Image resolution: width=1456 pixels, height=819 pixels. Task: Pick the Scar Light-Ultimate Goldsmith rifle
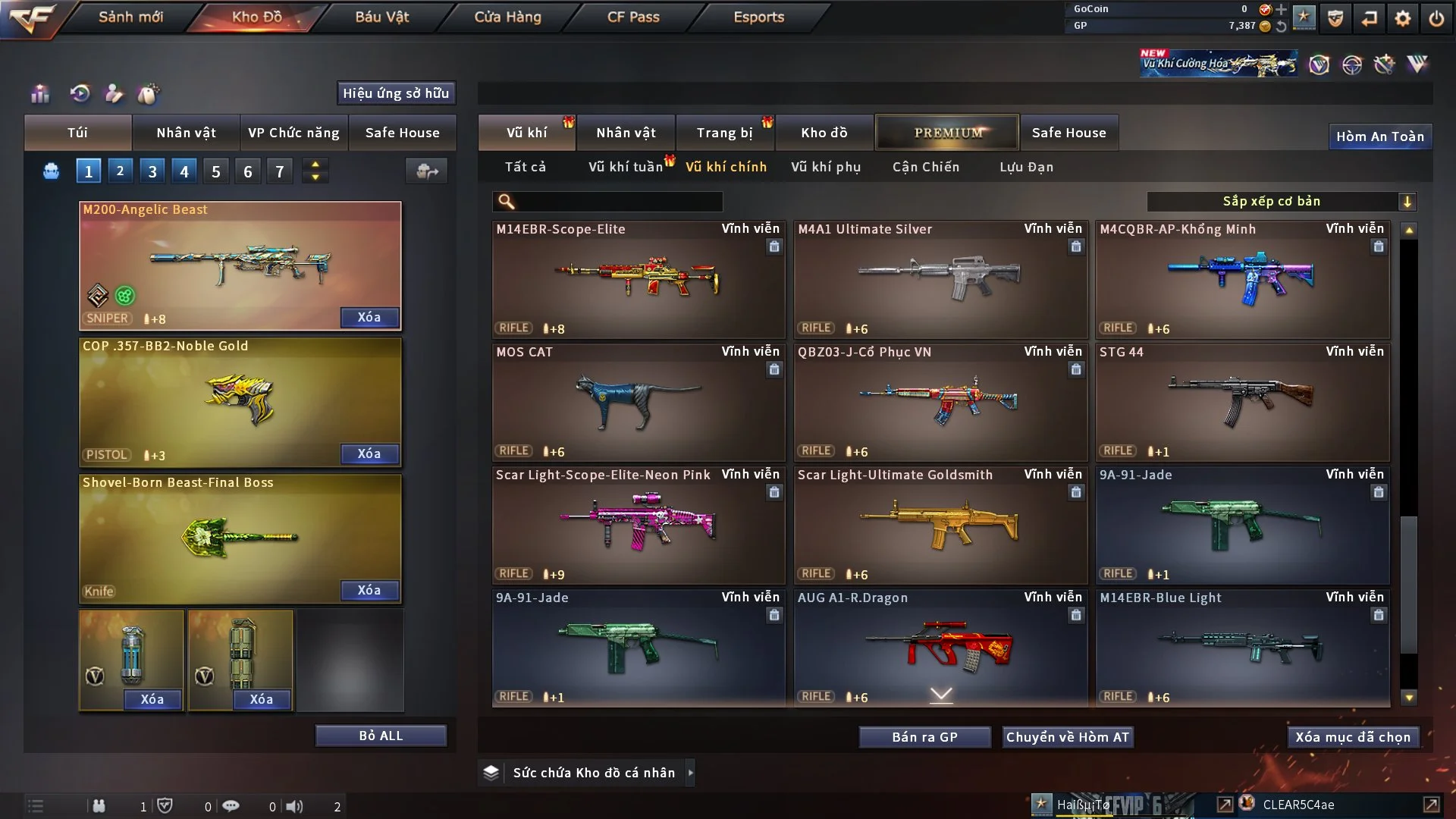pos(940,525)
